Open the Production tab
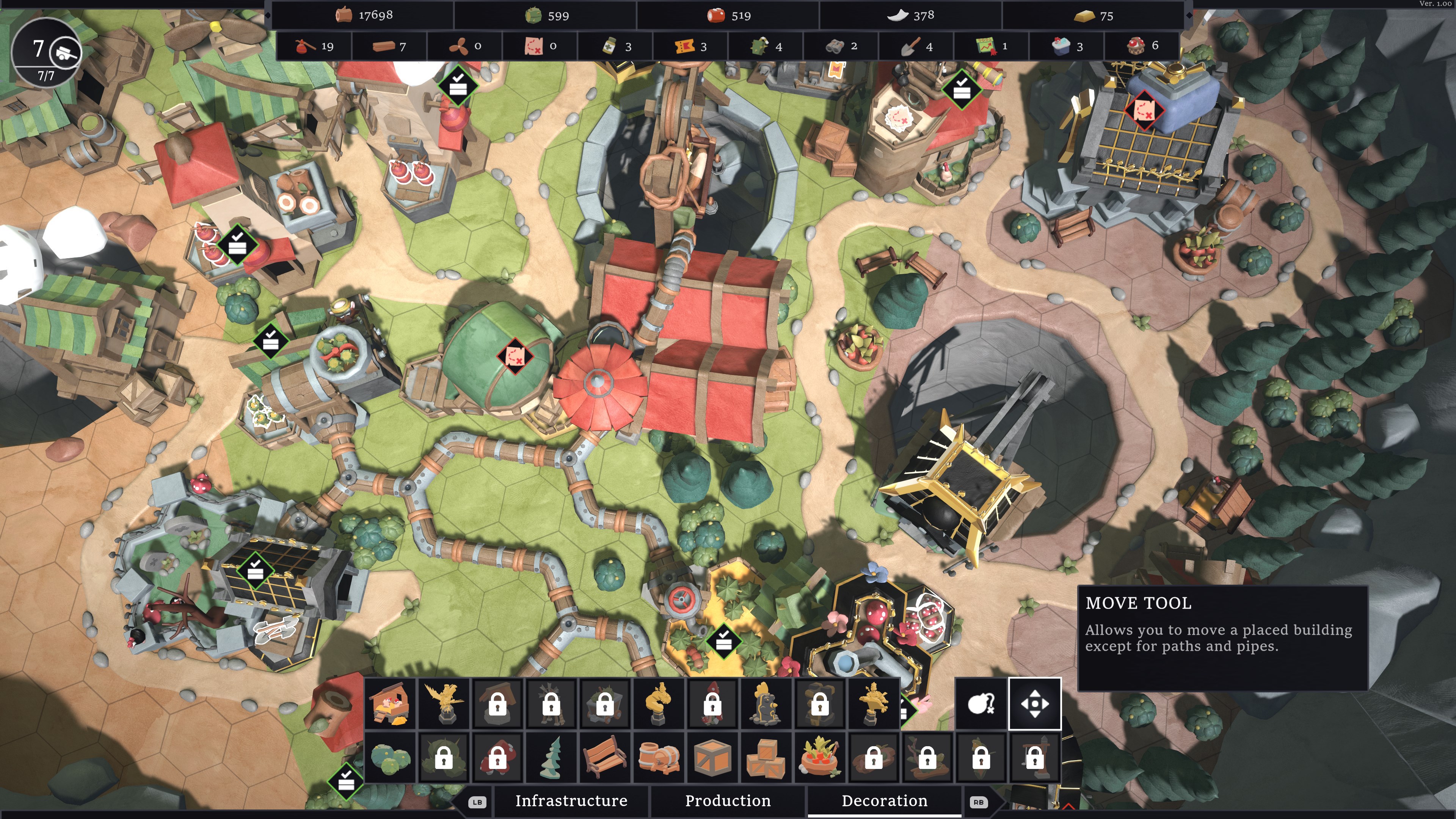The height and width of the screenshot is (819, 1456). (x=728, y=801)
